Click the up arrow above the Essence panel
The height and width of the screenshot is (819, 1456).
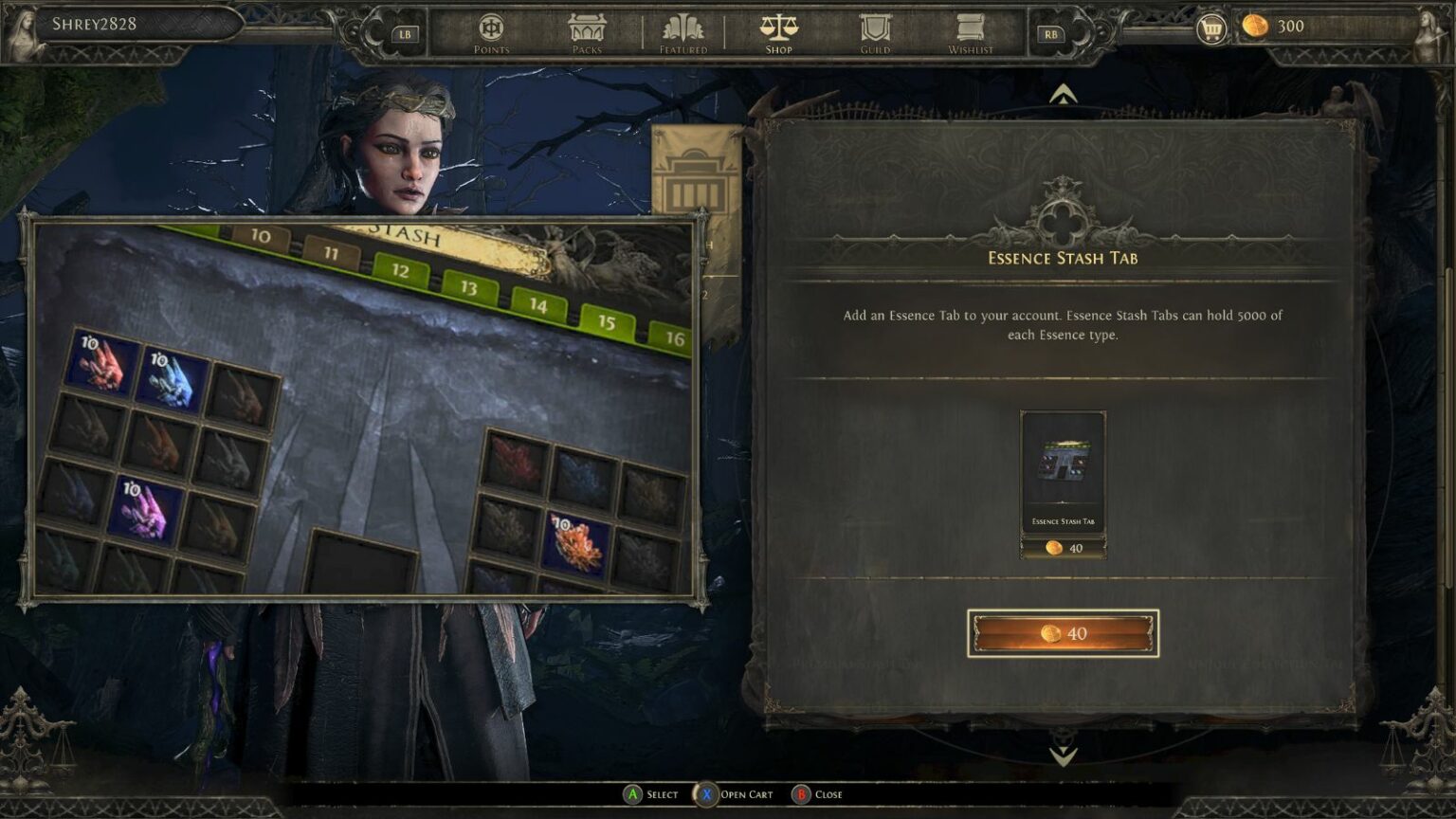point(1063,95)
